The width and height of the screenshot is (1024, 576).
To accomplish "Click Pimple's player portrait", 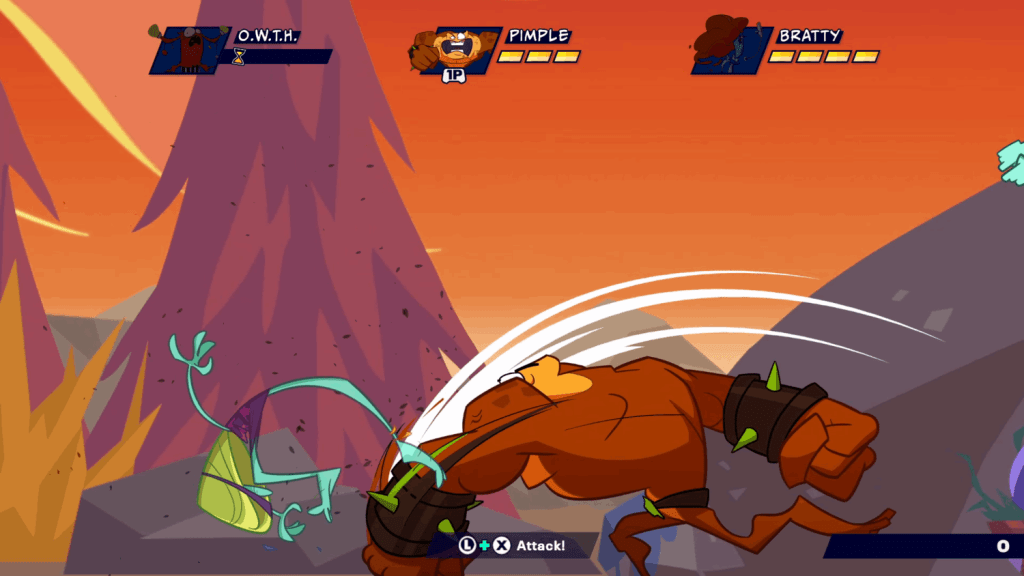I will 455,50.
